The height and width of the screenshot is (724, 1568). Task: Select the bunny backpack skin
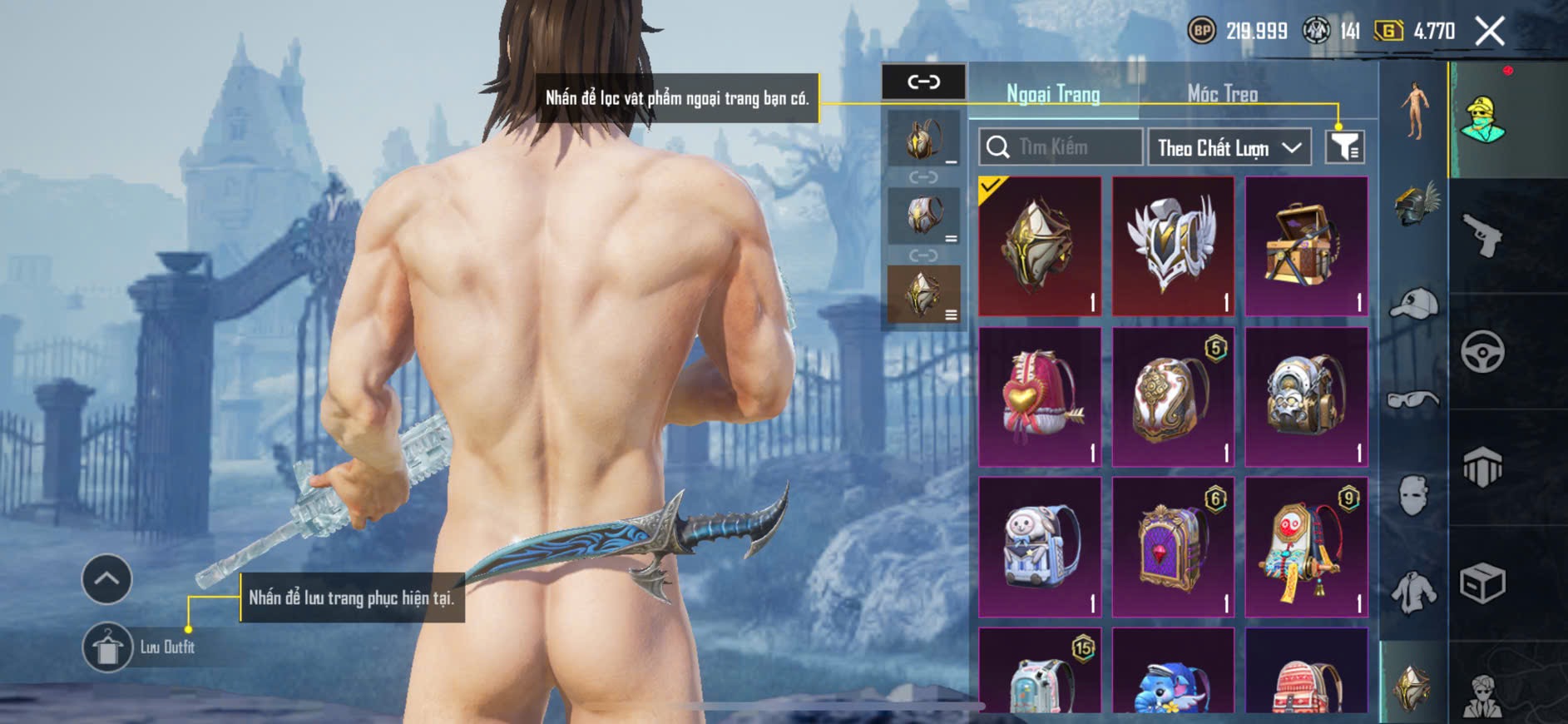[x=1040, y=547]
